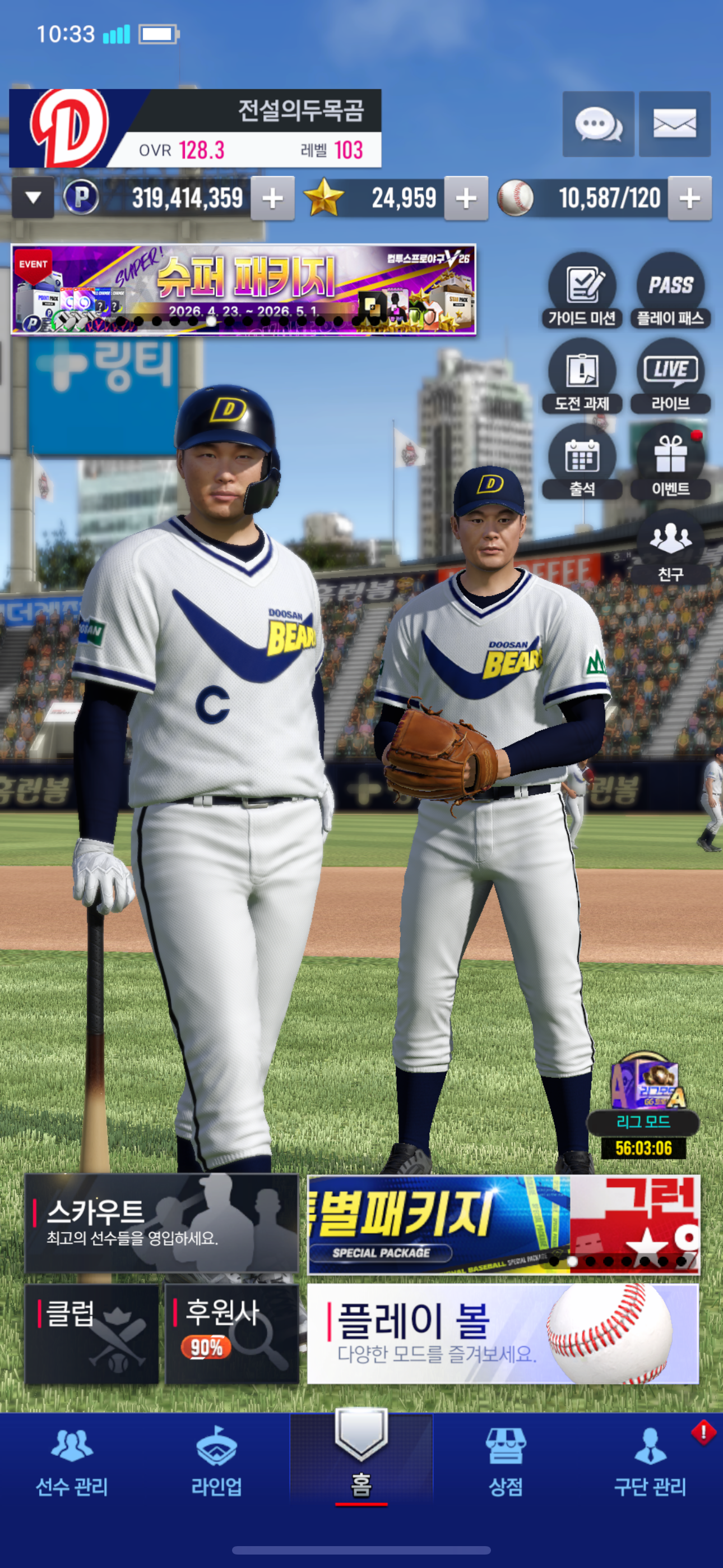This screenshot has height=1568, width=723.
Task: Open the 후원사 sponsor panel
Action: click(x=232, y=1334)
